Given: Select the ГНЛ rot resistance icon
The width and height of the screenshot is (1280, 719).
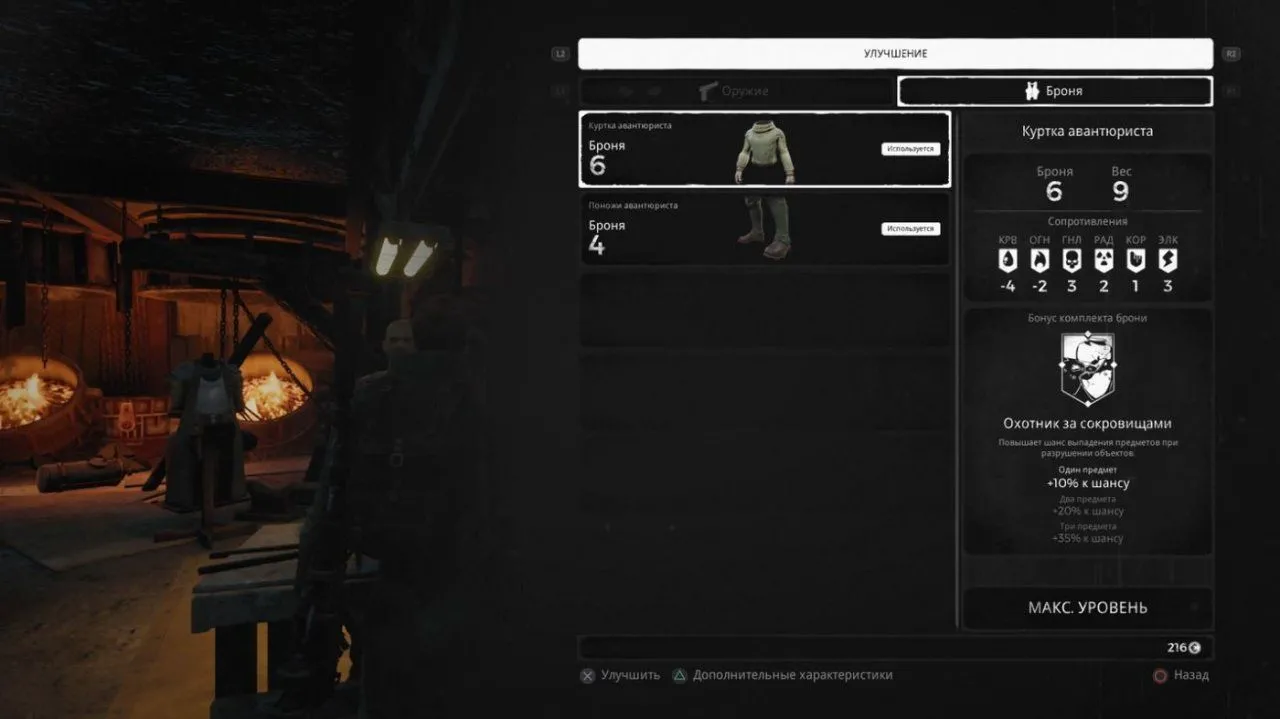Looking at the screenshot, I should [1071, 260].
